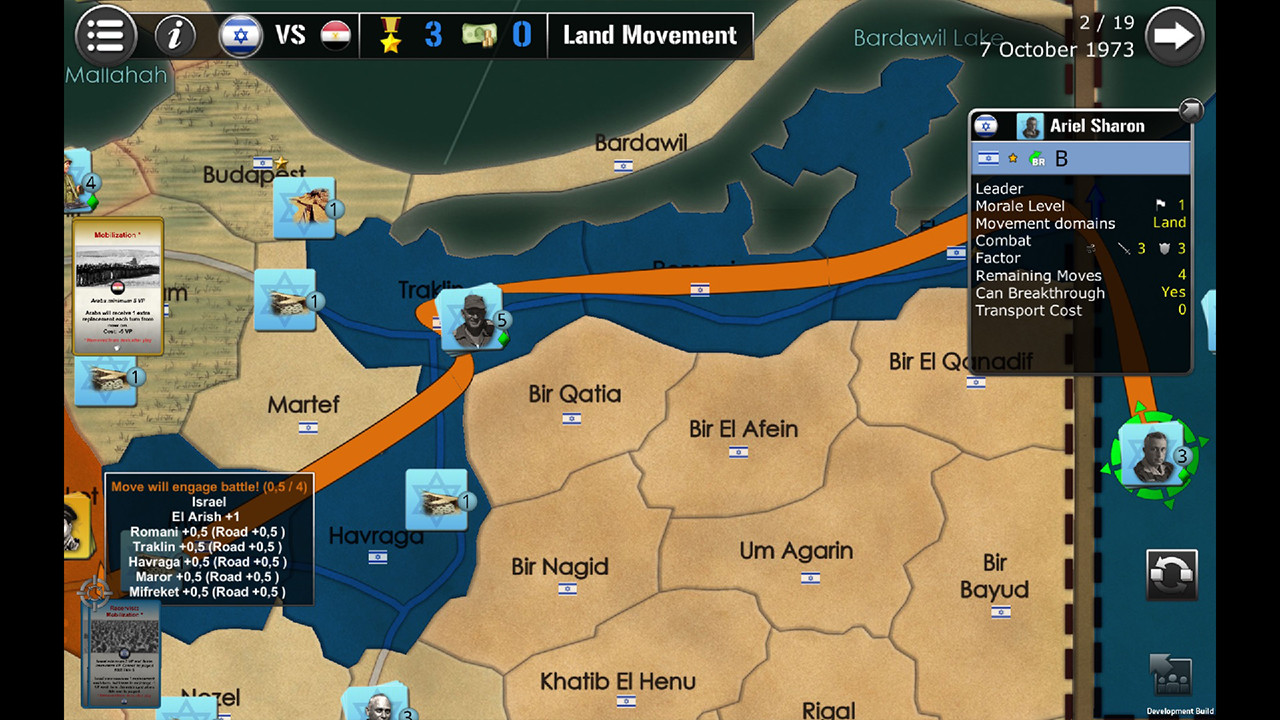Select the Egyptian Mobilization card

(118, 286)
